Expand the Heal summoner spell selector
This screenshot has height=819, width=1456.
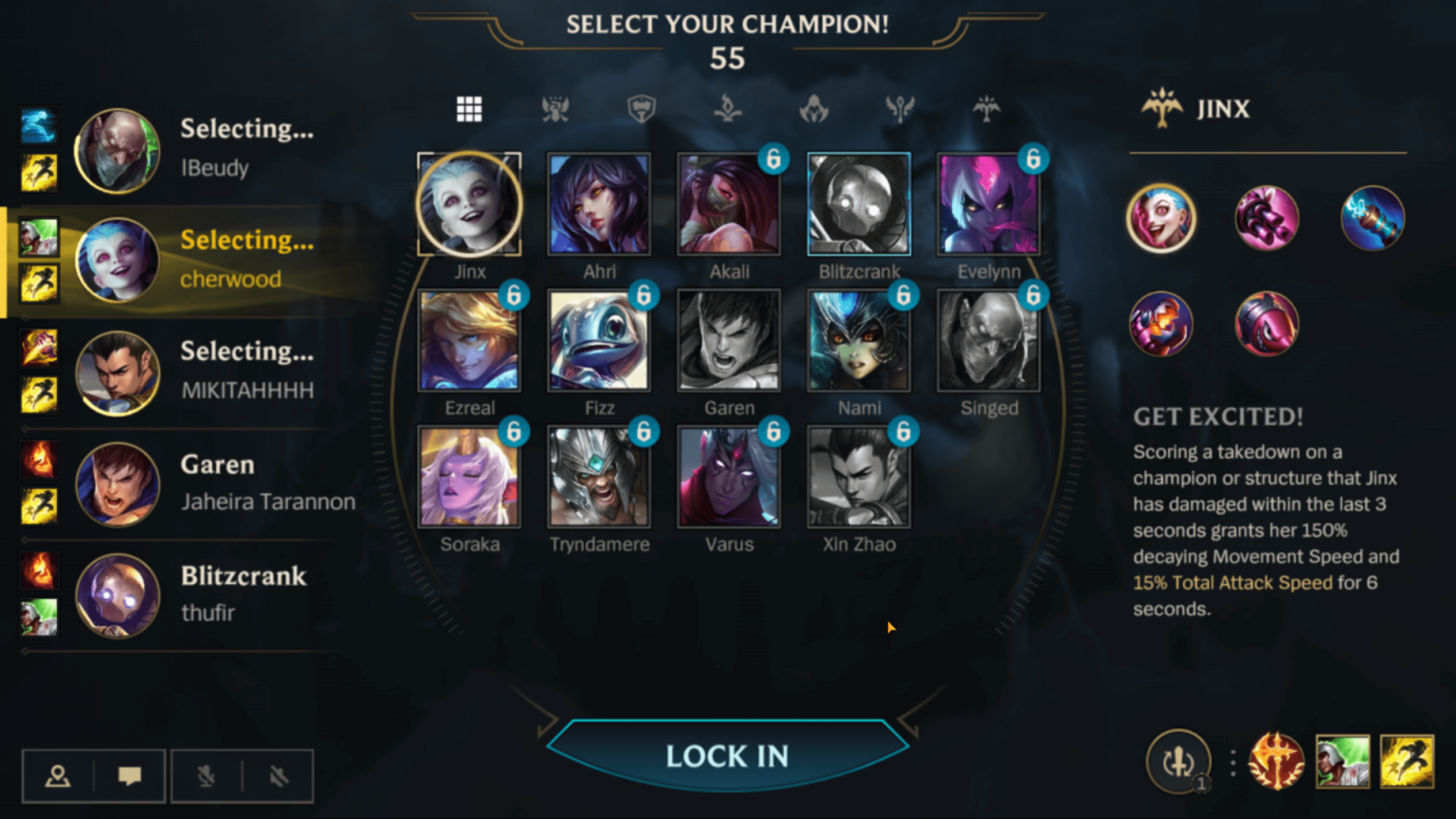point(1344,760)
